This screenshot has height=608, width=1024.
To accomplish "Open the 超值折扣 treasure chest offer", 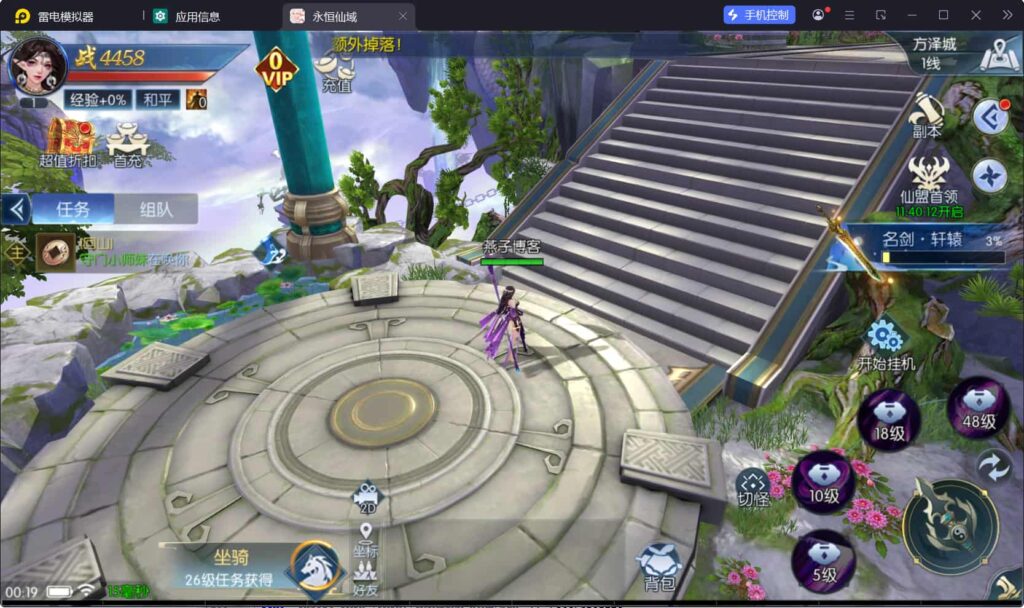I will click(x=69, y=143).
